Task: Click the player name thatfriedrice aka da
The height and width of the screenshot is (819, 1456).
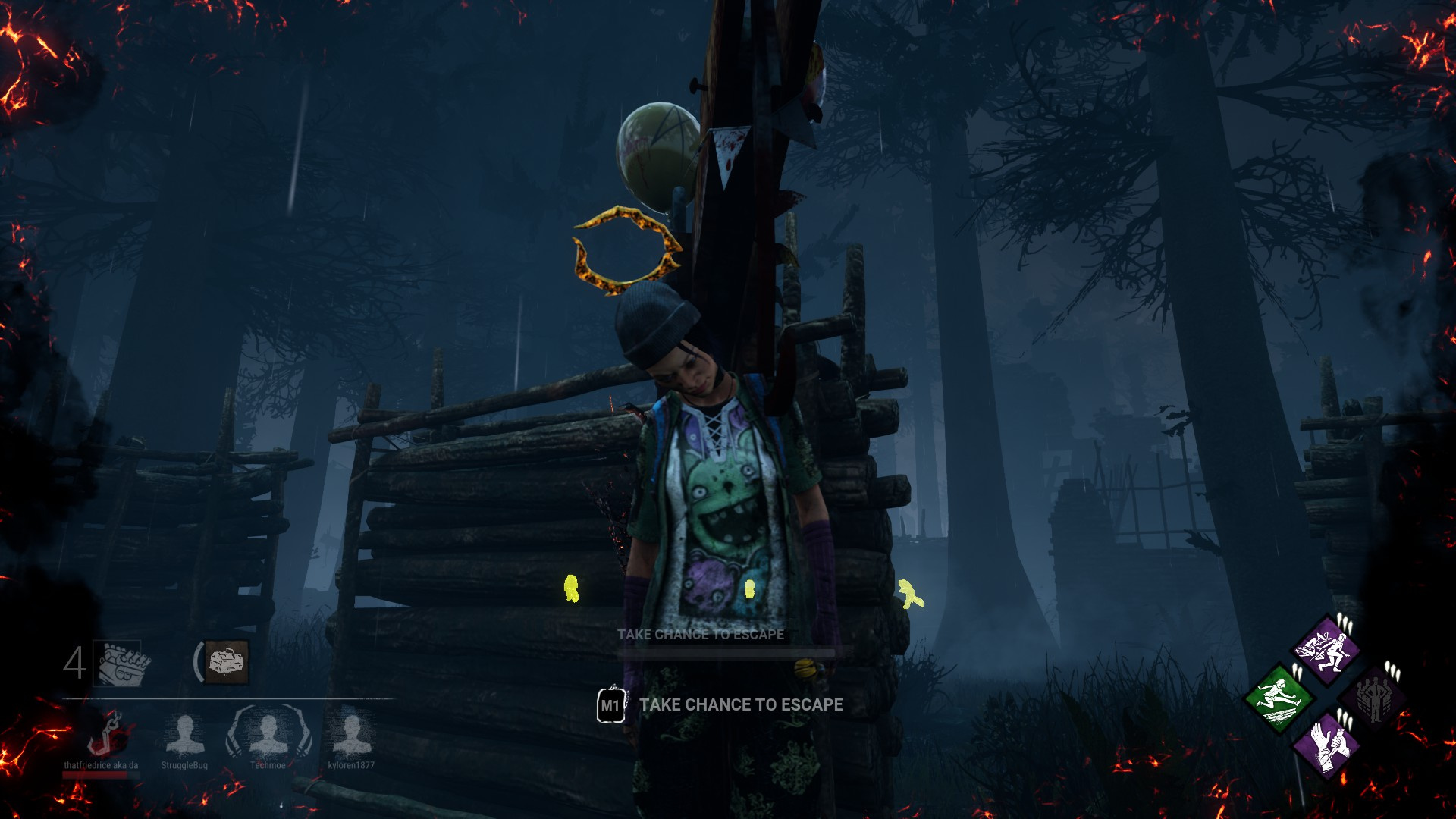Action: coord(101,766)
